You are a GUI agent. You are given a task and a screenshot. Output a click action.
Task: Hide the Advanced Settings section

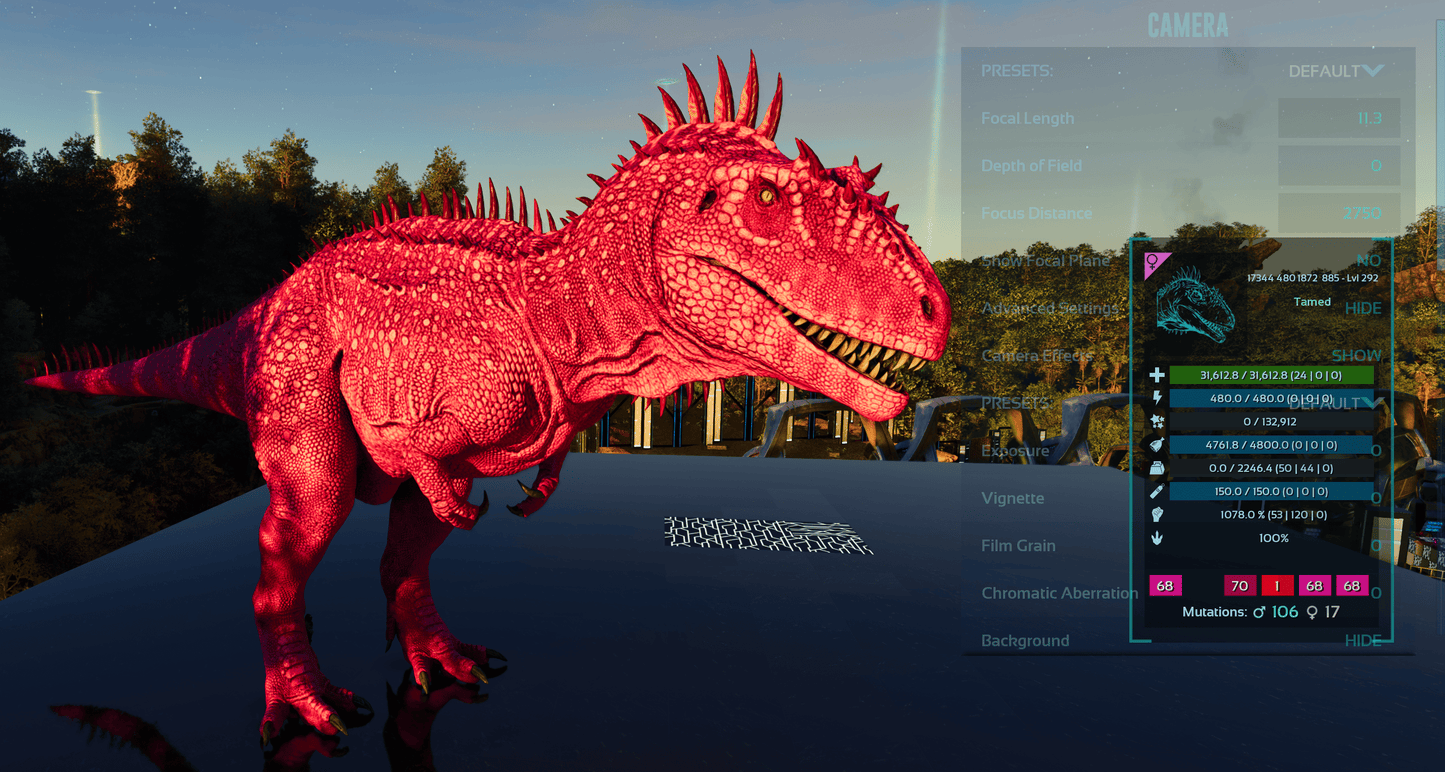pyautogui.click(x=1362, y=308)
